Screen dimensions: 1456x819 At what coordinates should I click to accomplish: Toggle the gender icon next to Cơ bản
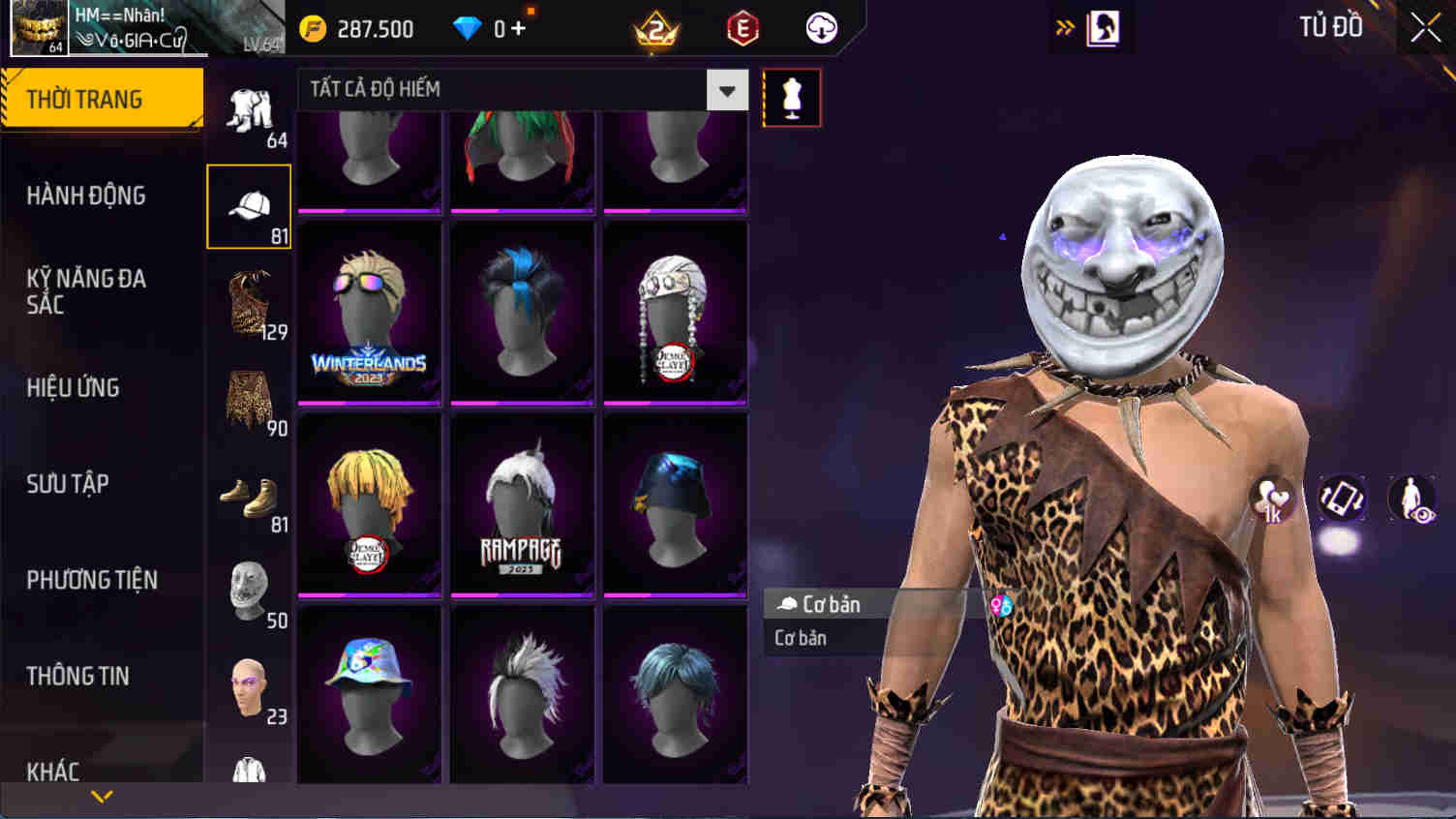(1002, 604)
